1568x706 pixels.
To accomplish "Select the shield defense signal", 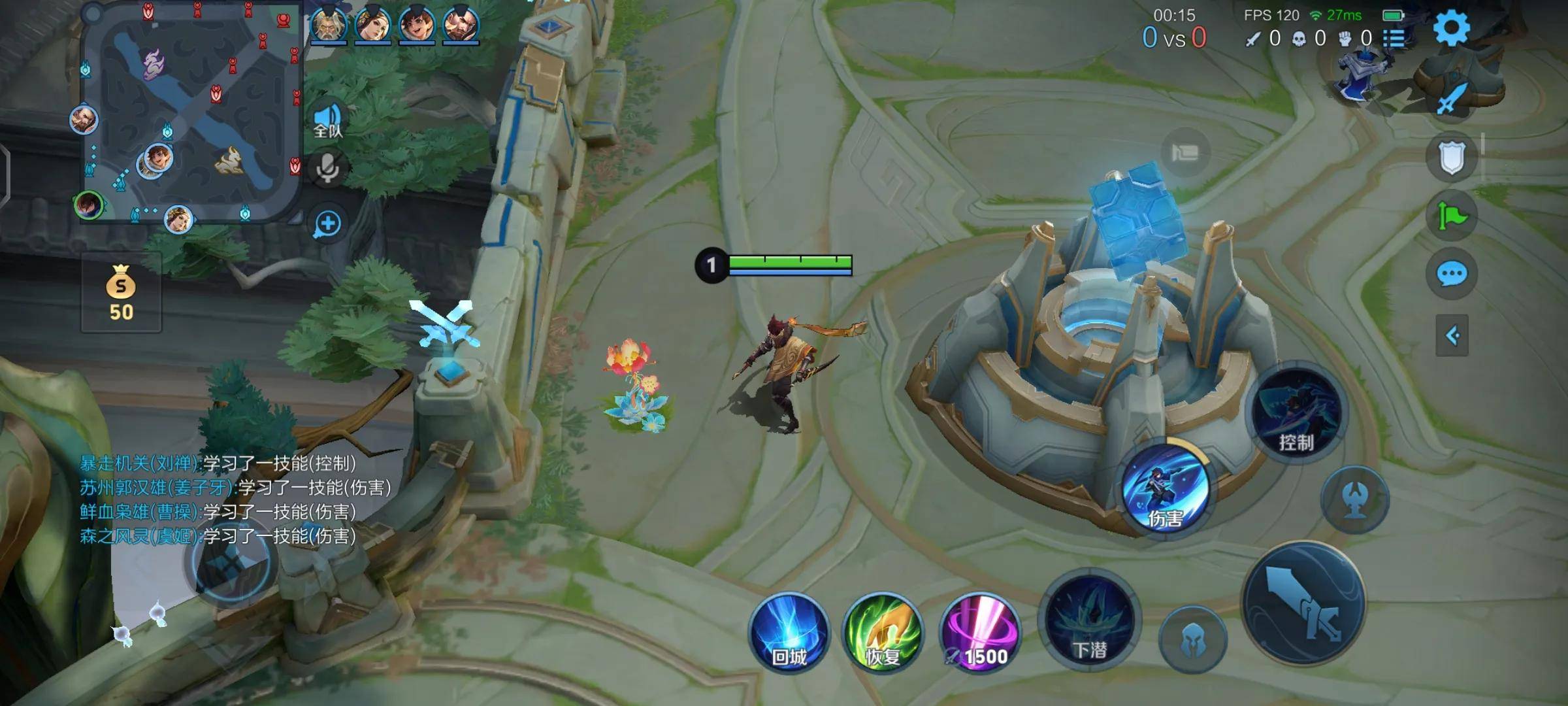I will pyautogui.click(x=1452, y=158).
